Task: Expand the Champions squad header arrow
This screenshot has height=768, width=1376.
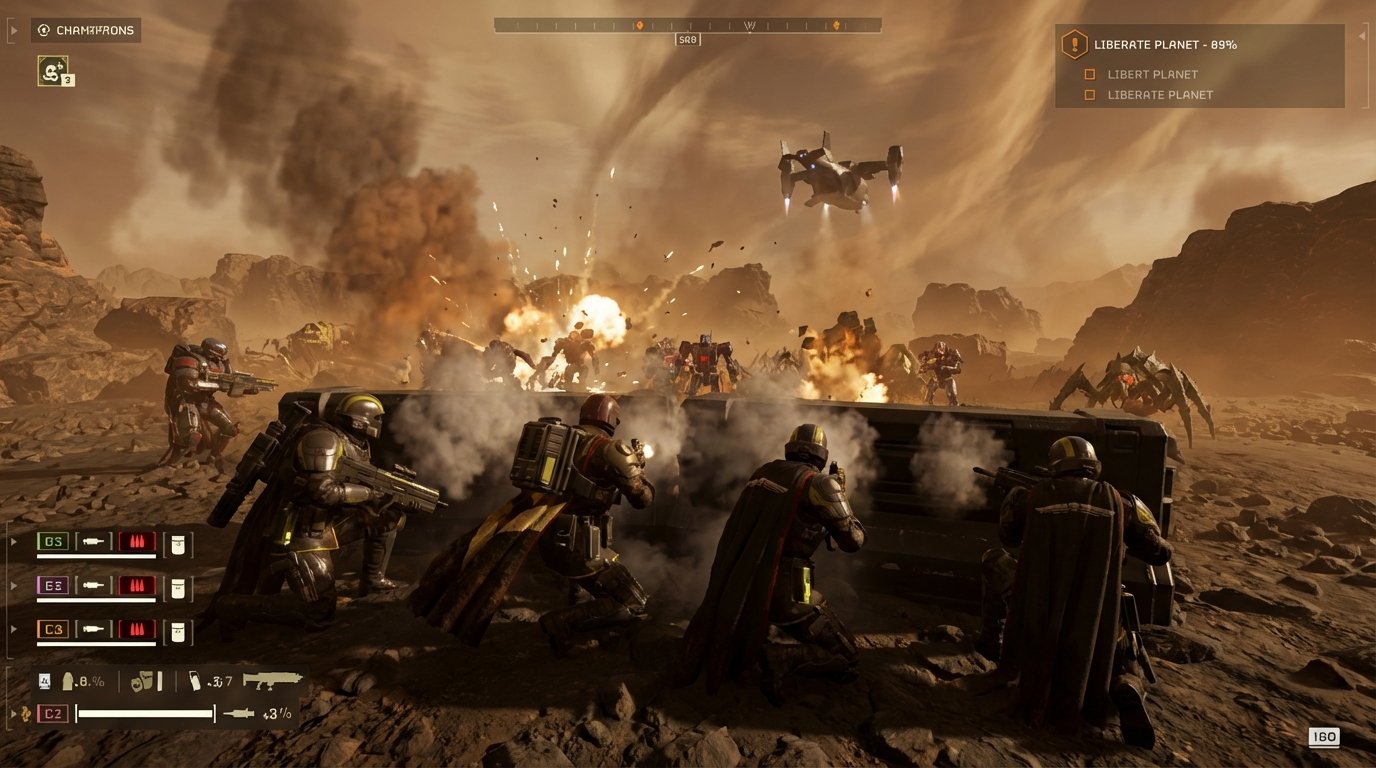Action: click(x=12, y=29)
